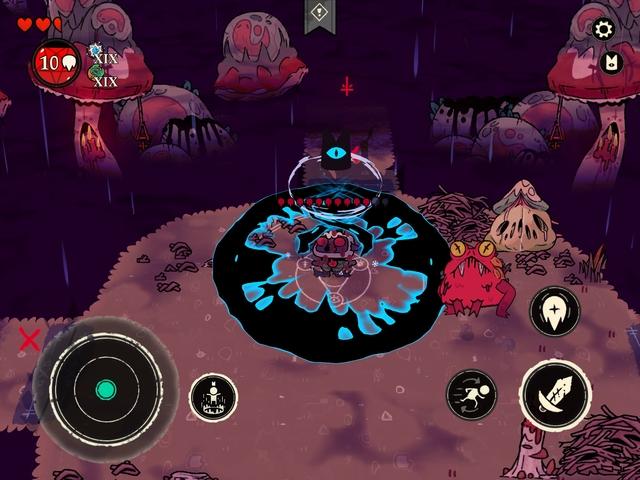
Task: Attack with the sword button
Action: click(555, 396)
